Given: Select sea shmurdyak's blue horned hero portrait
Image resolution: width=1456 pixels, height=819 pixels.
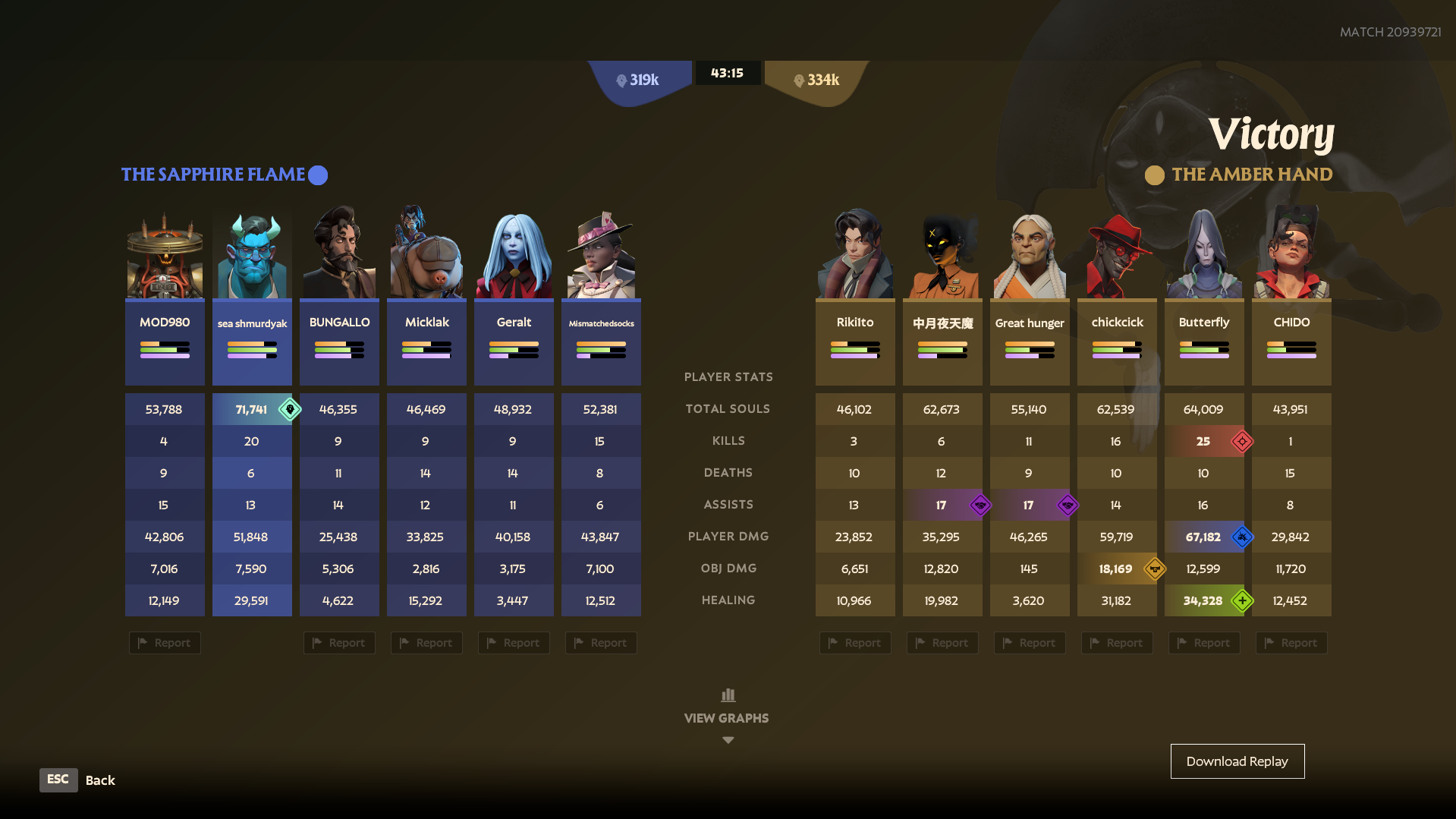Looking at the screenshot, I should coord(252,256).
